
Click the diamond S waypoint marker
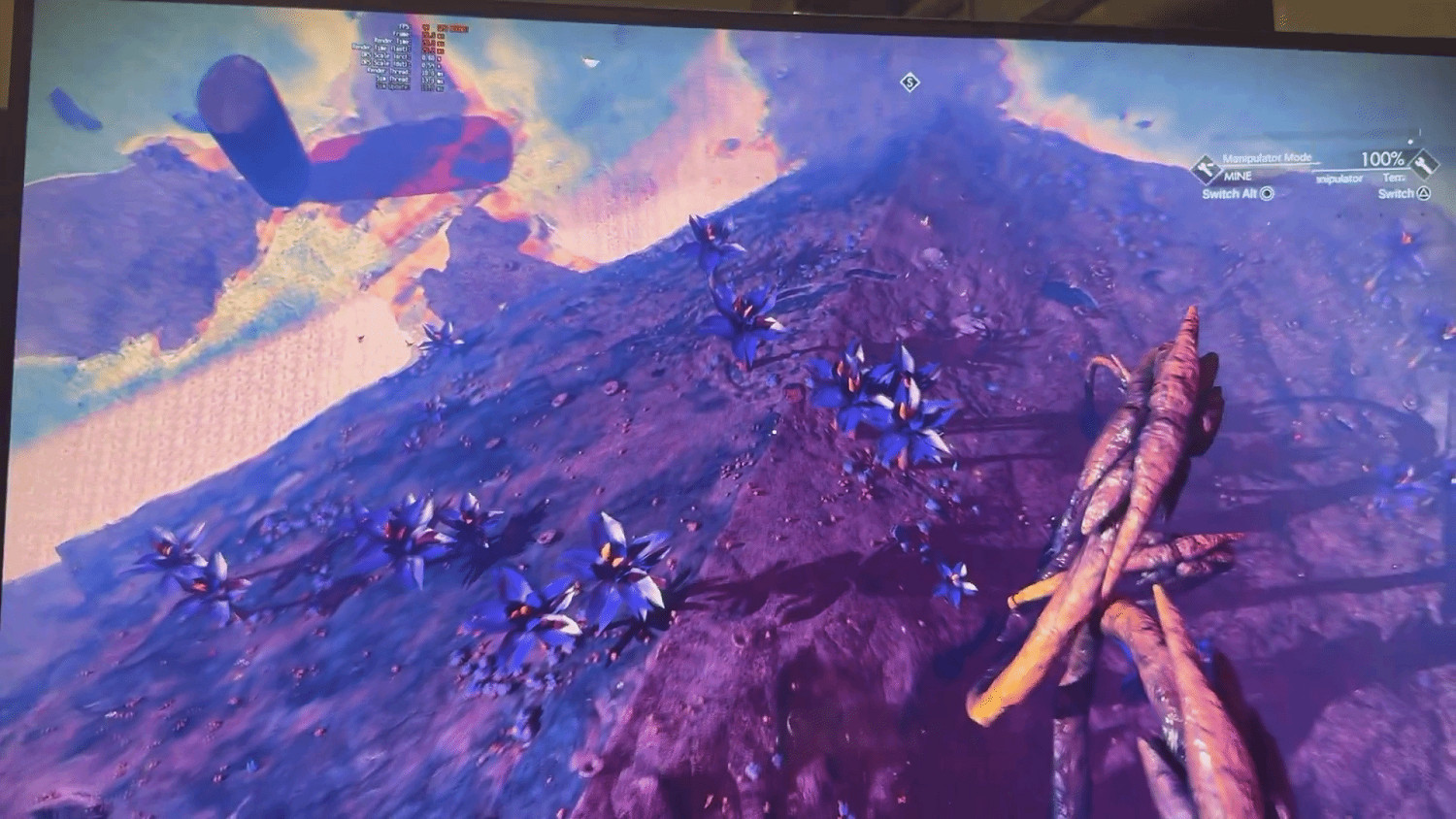coord(910,83)
